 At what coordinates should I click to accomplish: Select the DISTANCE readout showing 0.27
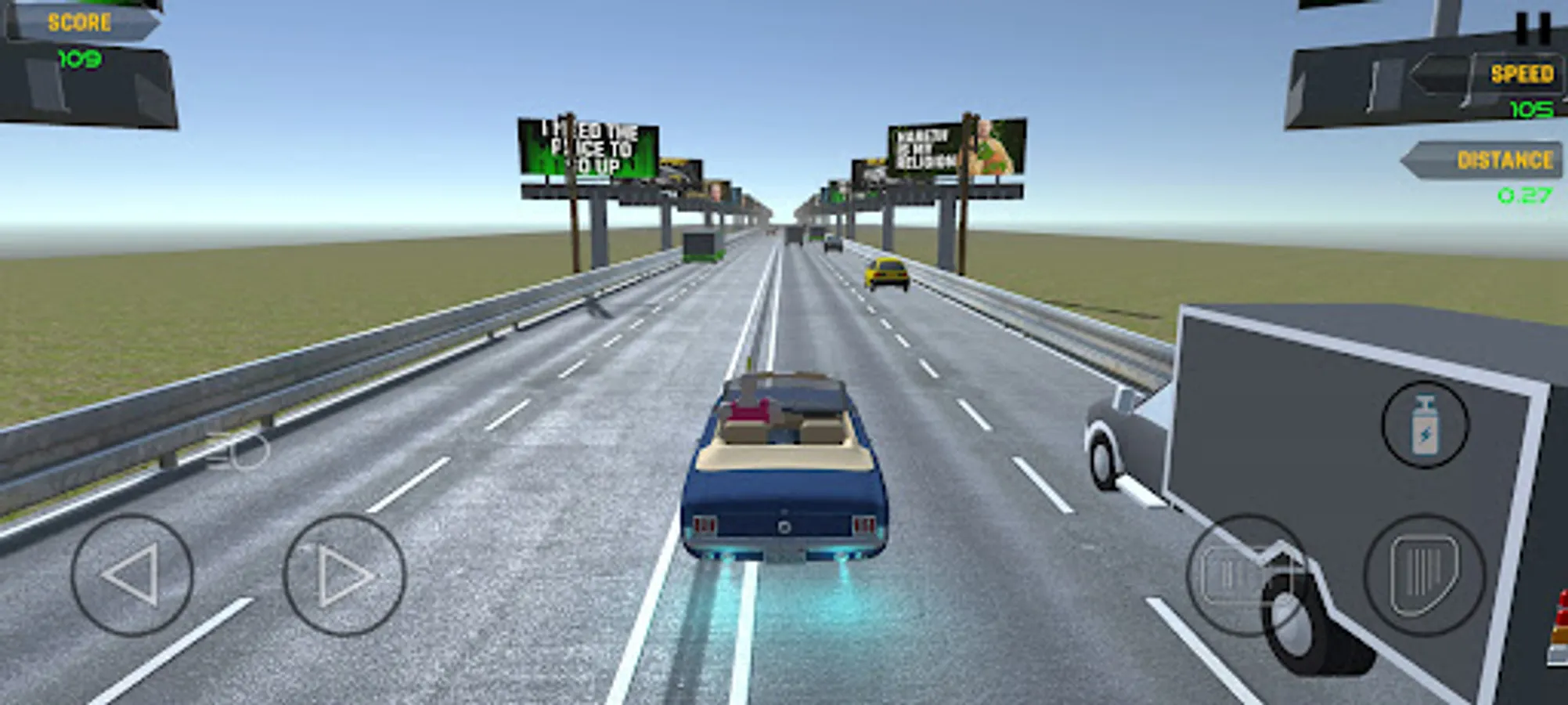point(1525,194)
